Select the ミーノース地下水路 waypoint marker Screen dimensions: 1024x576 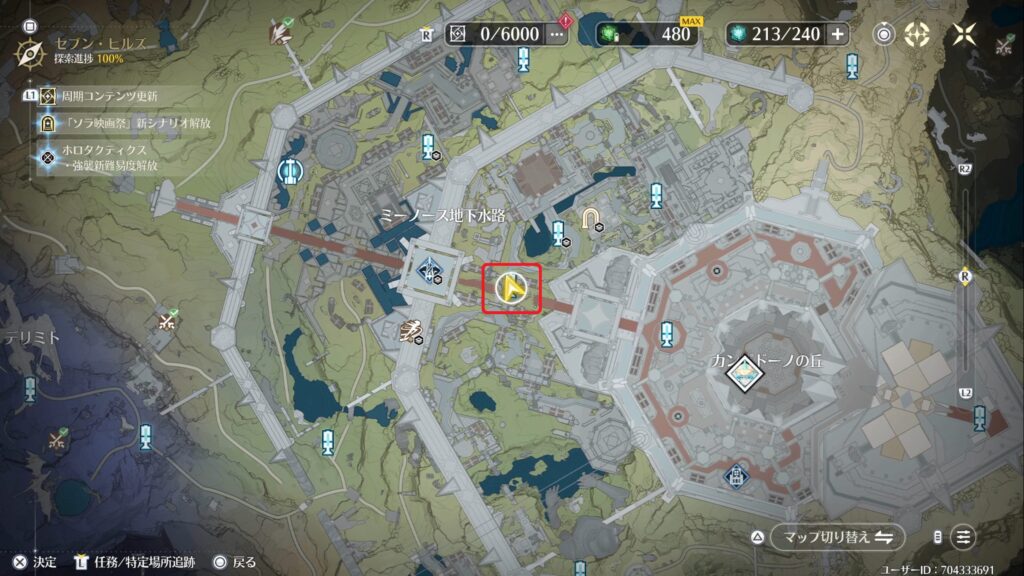pyautogui.click(x=430, y=267)
